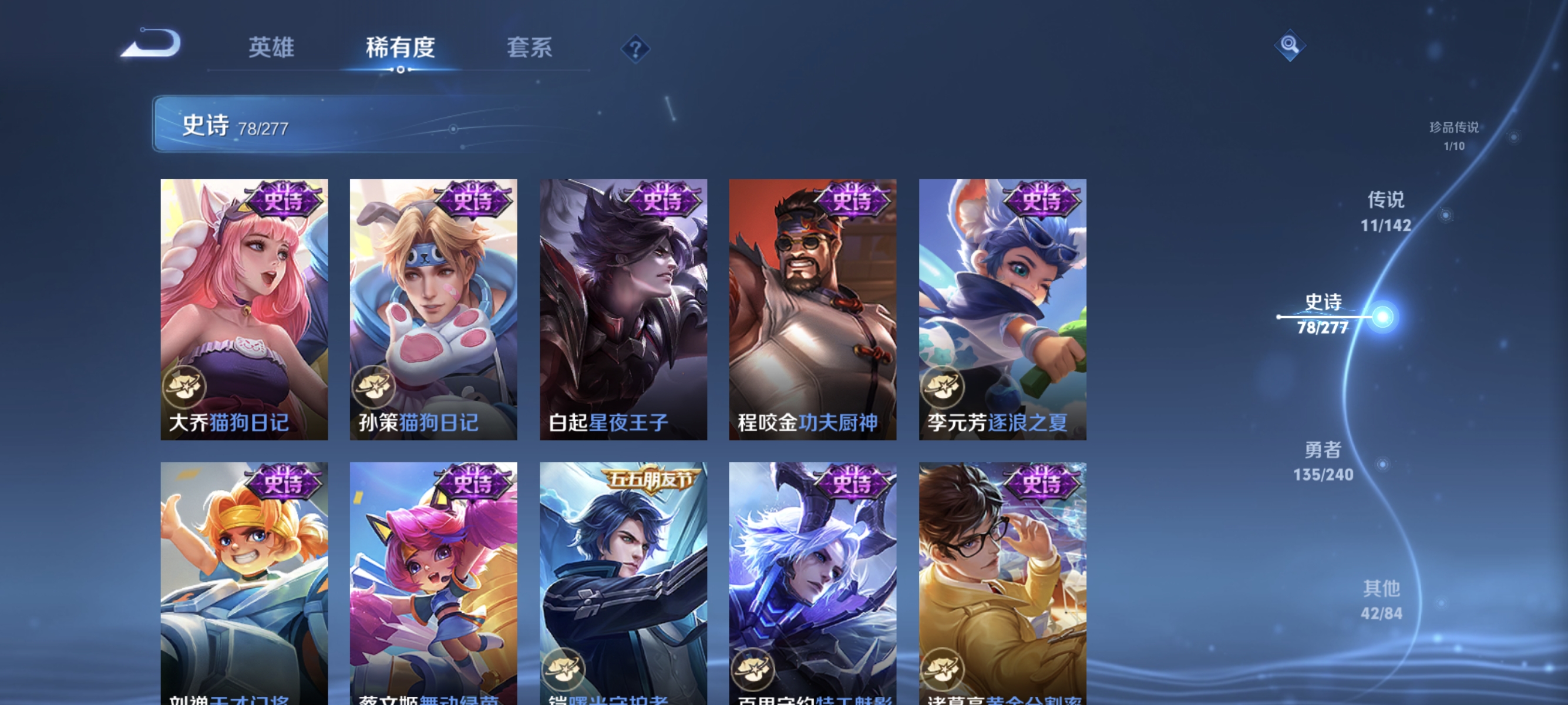Click the fragment icon on 诸葛亮's card
This screenshot has height=705, width=1568.
pos(945,667)
